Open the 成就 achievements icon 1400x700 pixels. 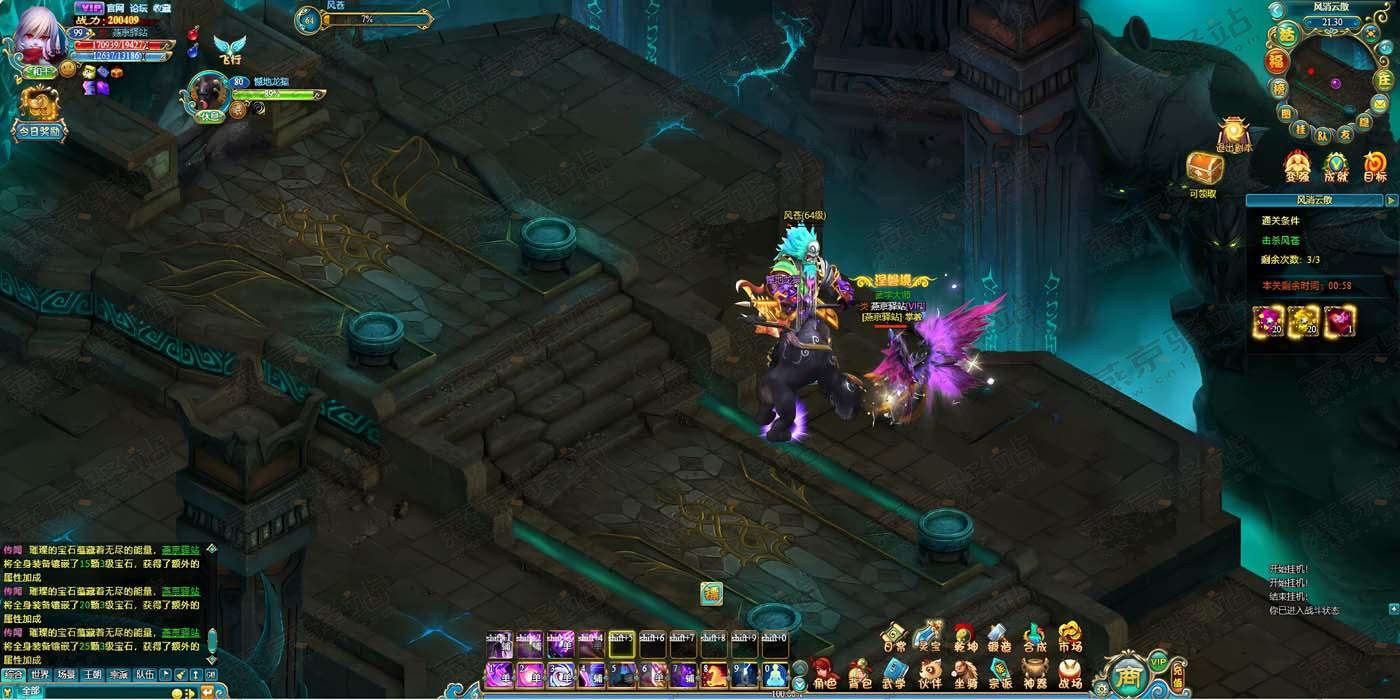pyautogui.click(x=1336, y=167)
